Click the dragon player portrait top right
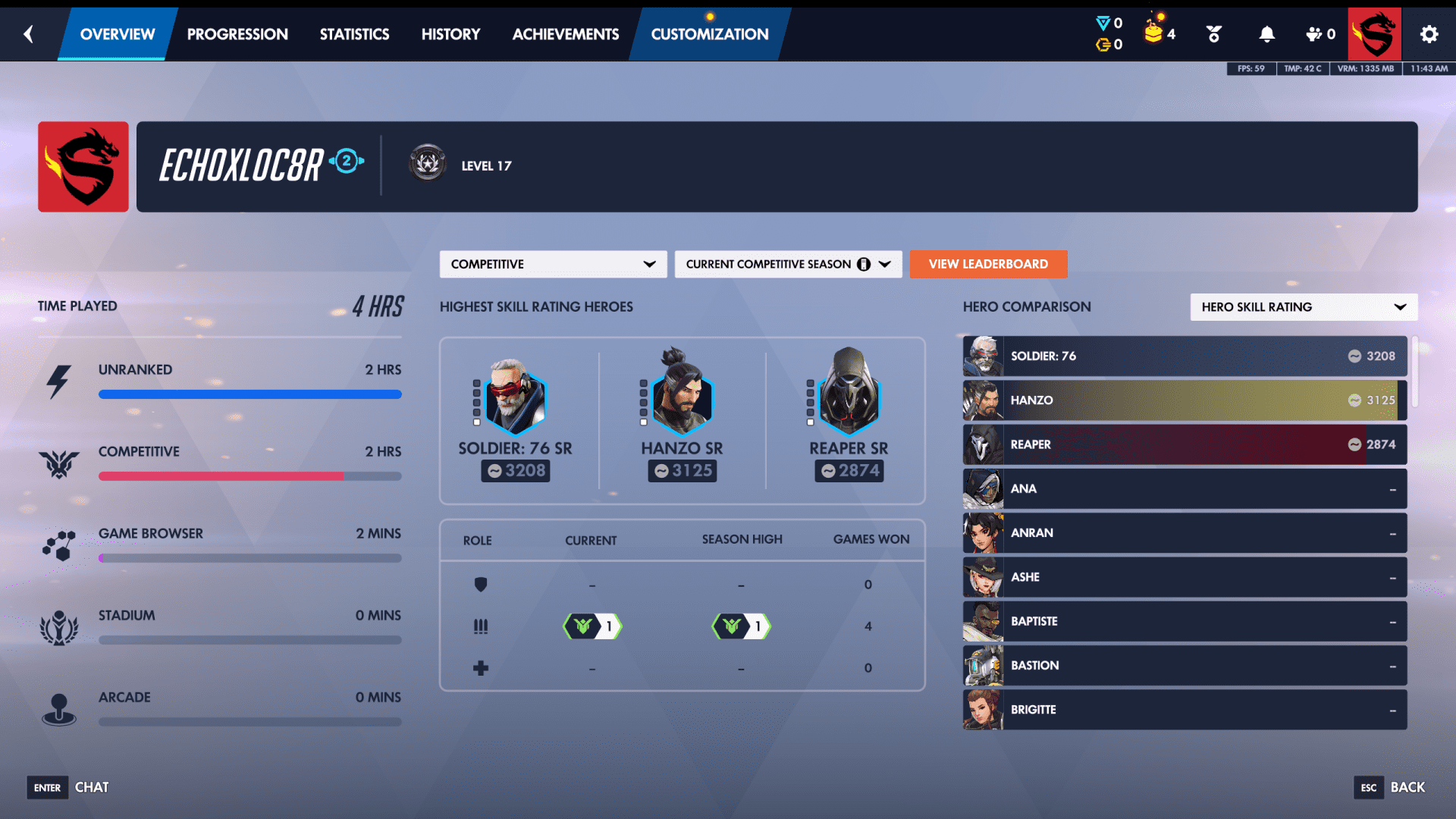 [x=1374, y=33]
